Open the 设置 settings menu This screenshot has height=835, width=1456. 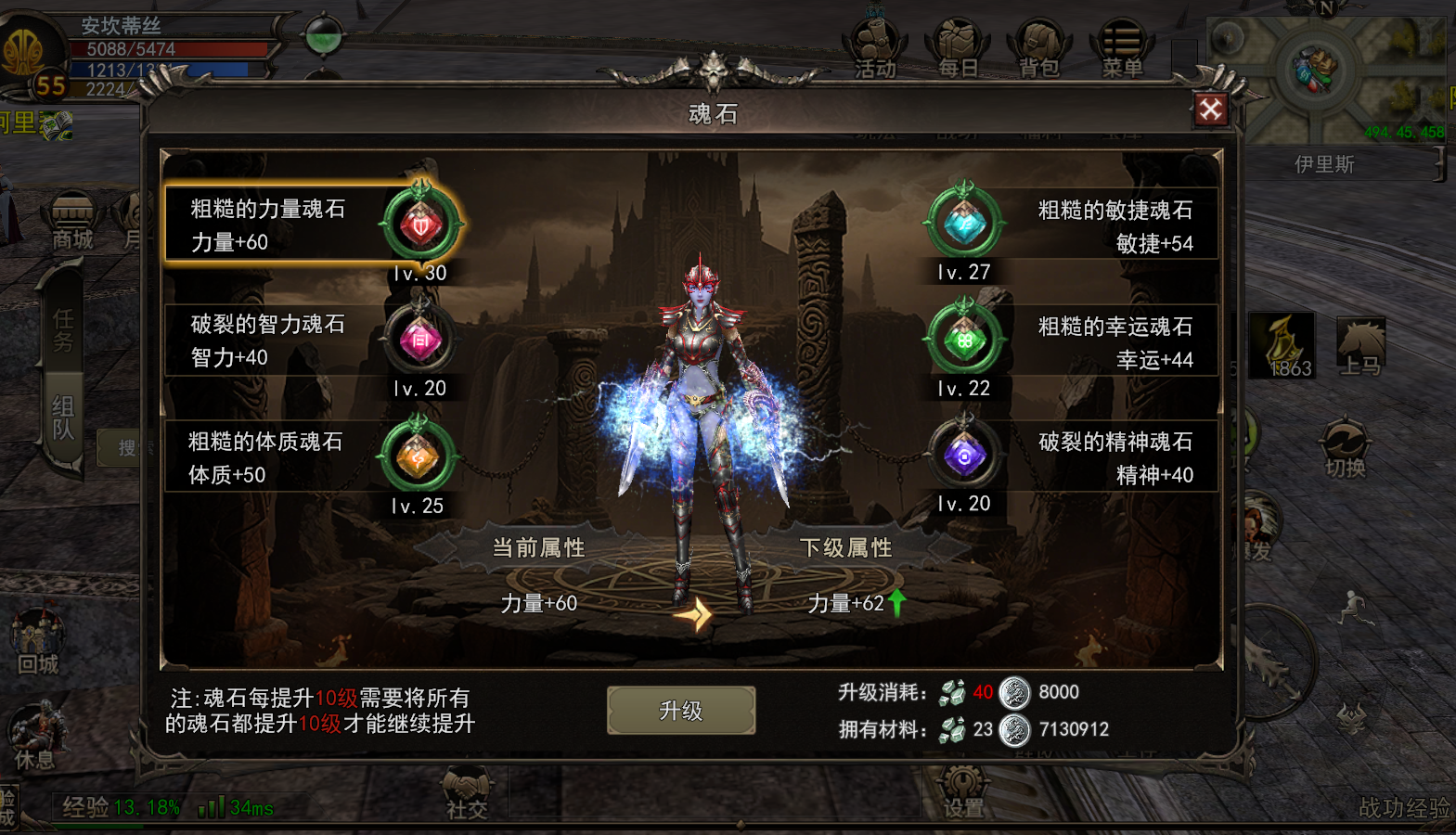[962, 794]
